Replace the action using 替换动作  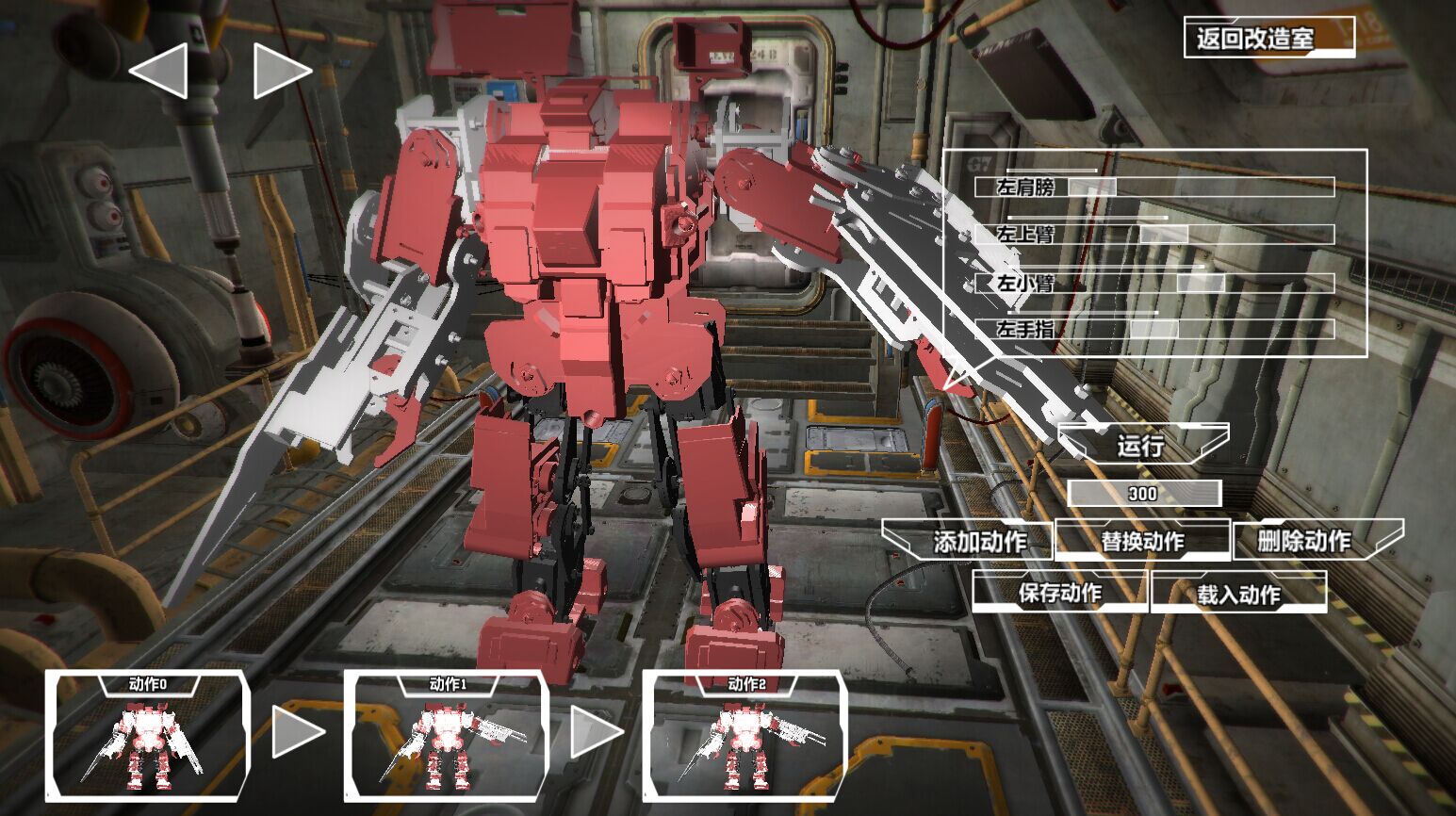point(1142,541)
